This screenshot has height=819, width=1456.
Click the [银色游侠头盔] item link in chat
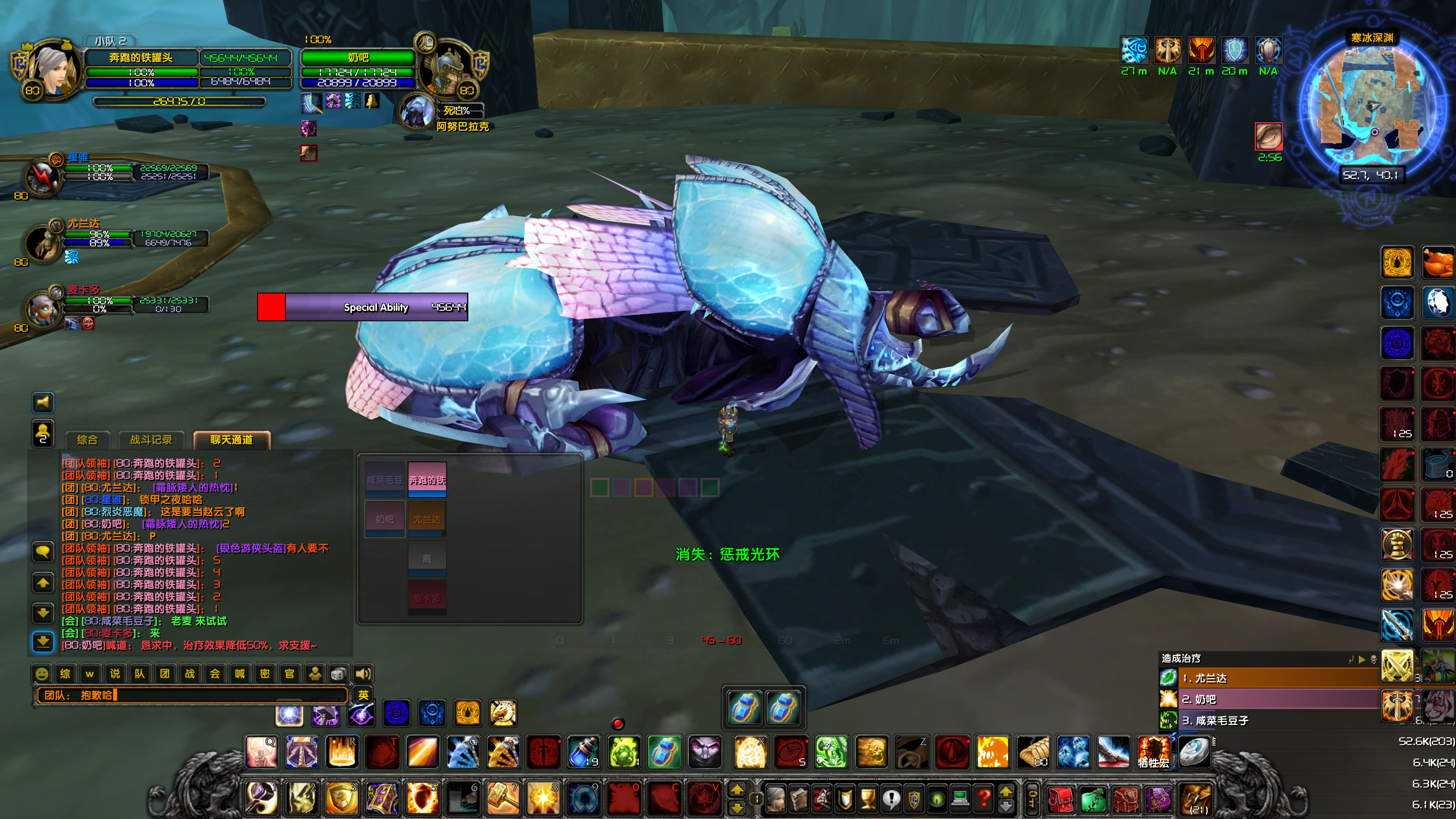(249, 548)
